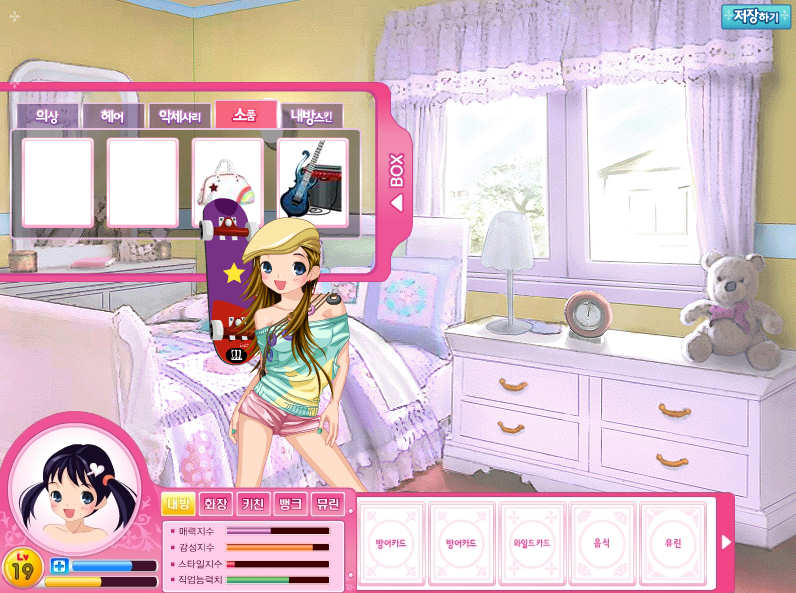796x593 pixels.
Task: Switch to the 내방스킨 room skin tab
Action: [312, 116]
